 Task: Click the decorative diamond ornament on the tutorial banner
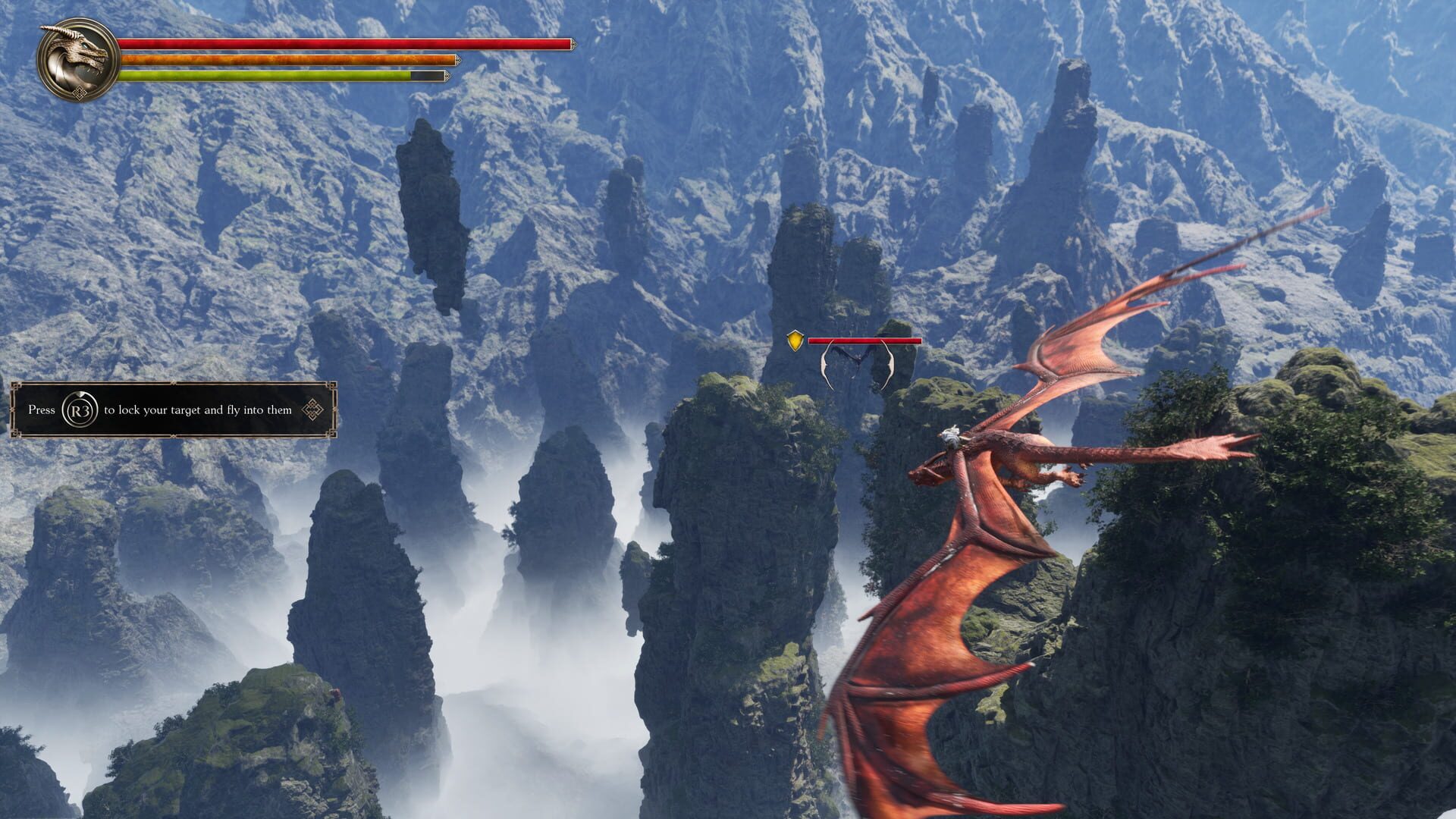pyautogui.click(x=312, y=409)
